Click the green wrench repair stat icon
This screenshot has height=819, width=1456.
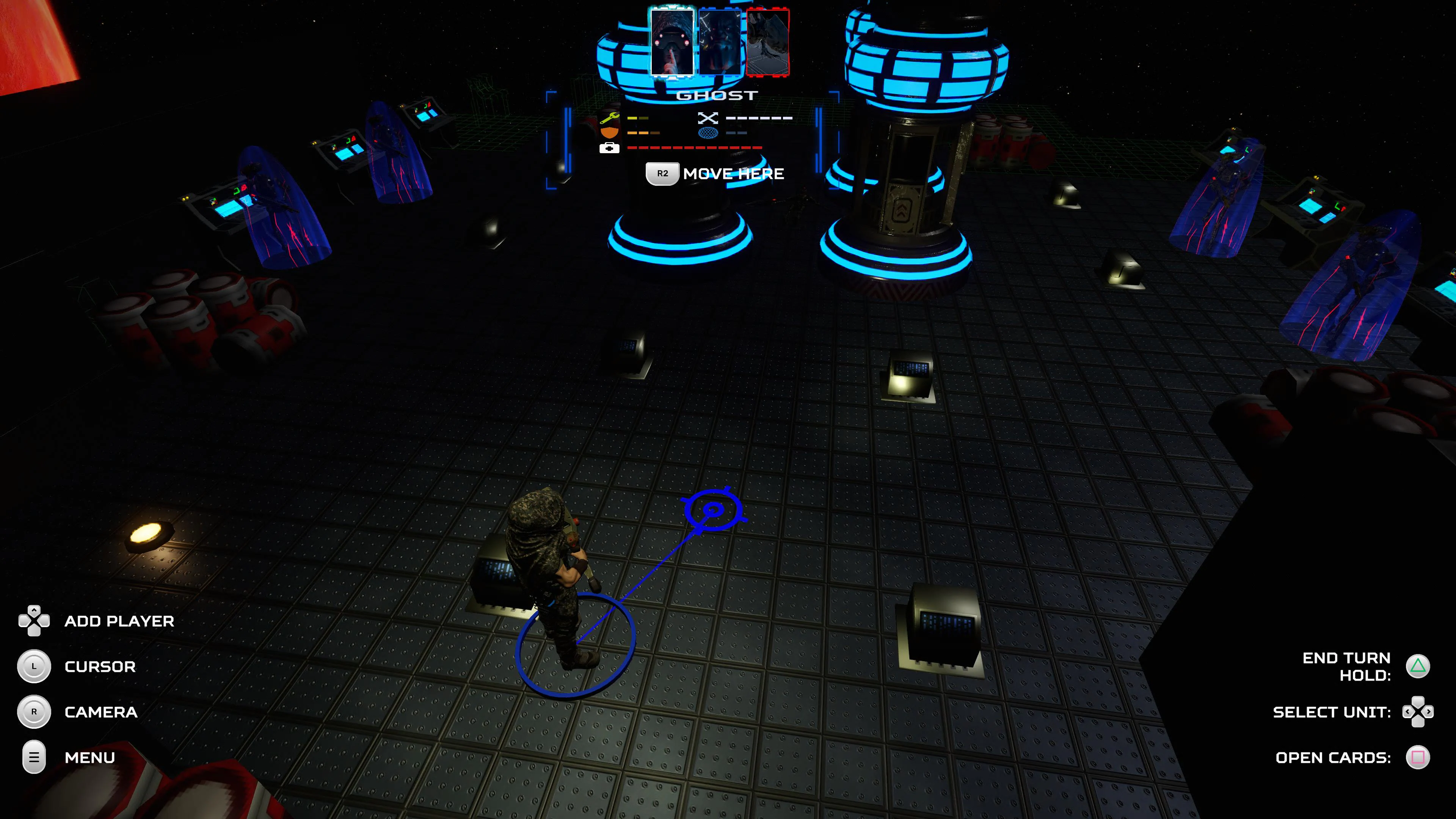click(x=609, y=118)
